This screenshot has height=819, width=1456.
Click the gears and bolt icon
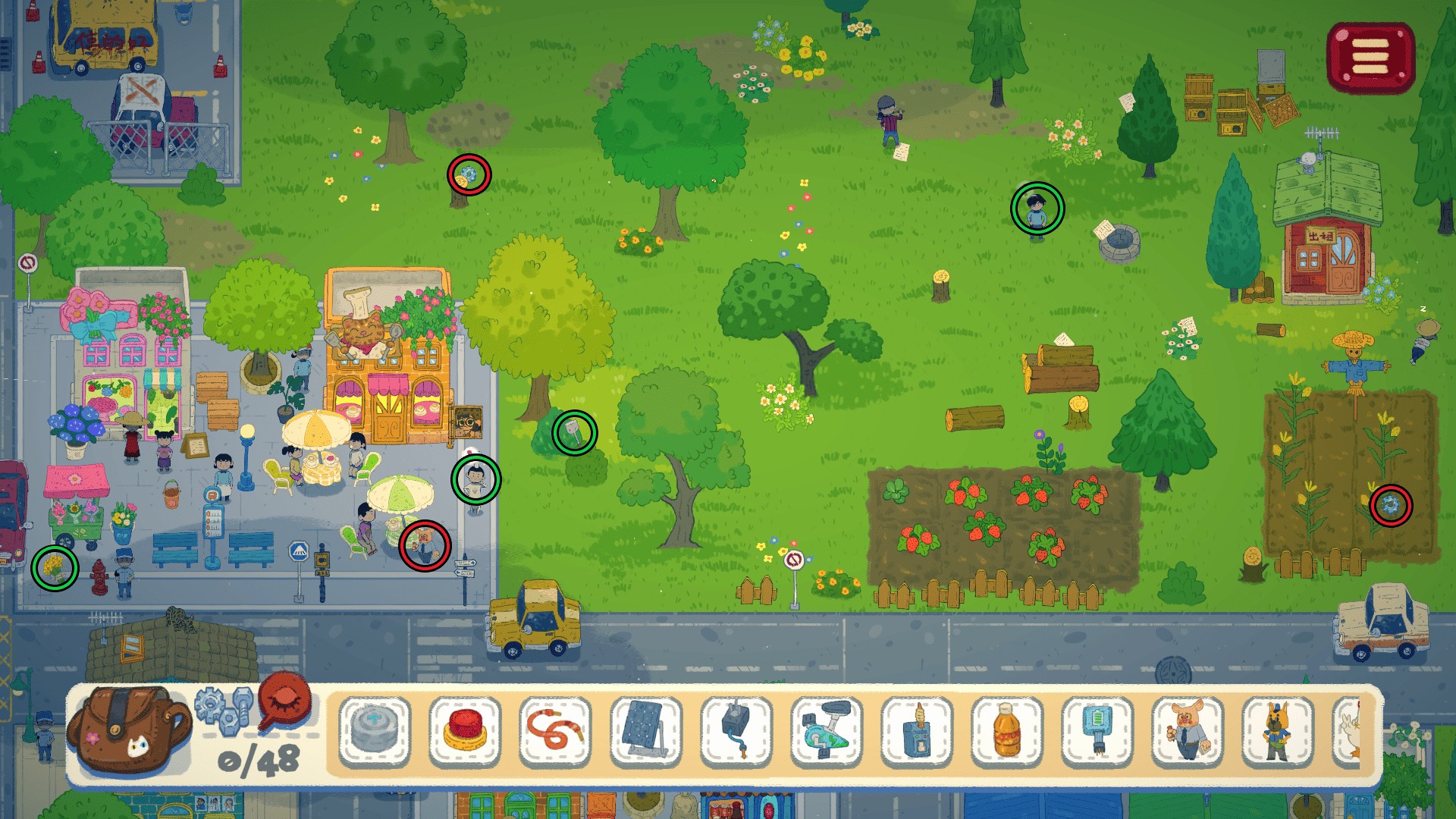point(223,709)
